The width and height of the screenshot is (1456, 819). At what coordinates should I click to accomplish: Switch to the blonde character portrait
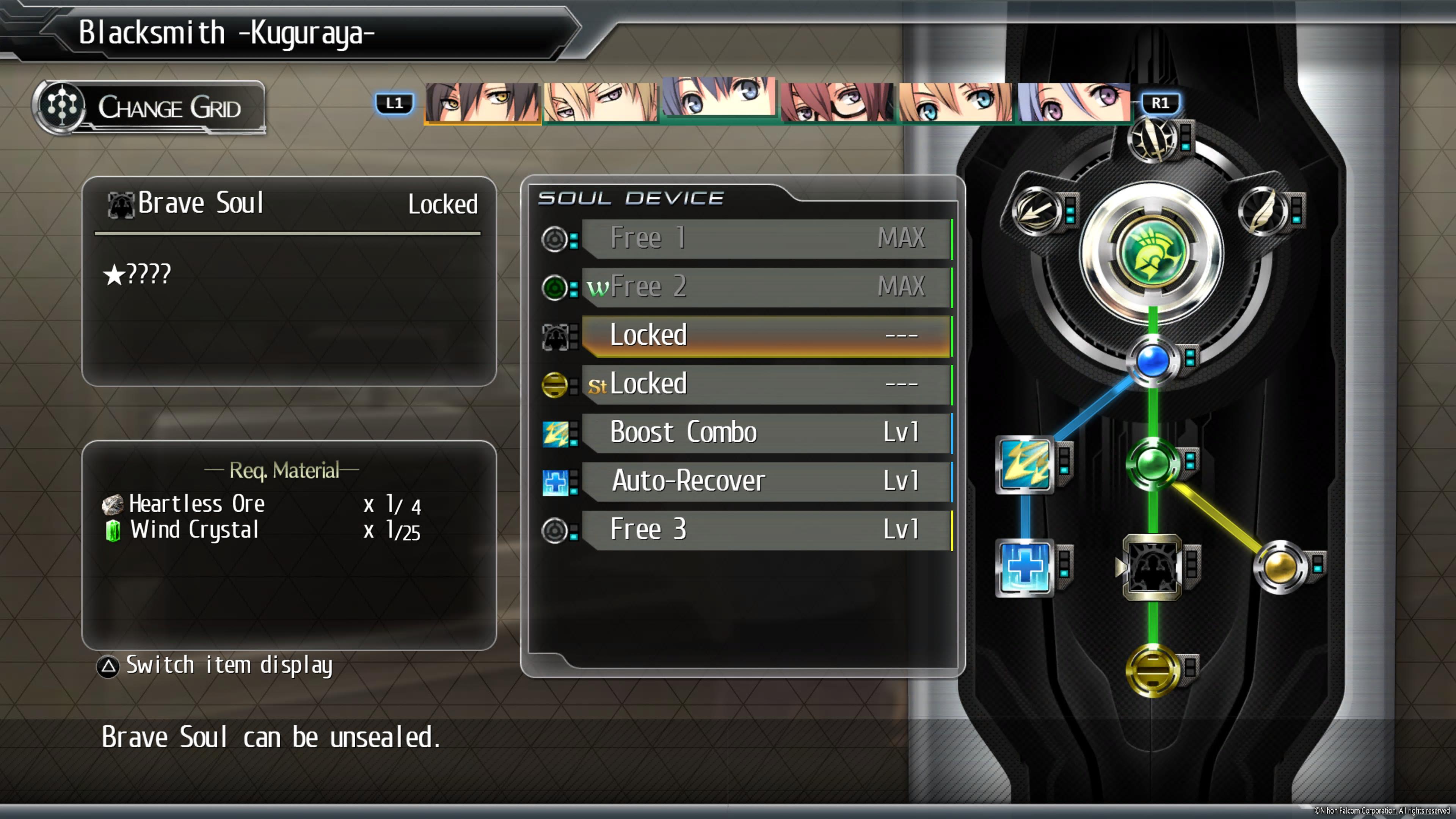(x=601, y=102)
